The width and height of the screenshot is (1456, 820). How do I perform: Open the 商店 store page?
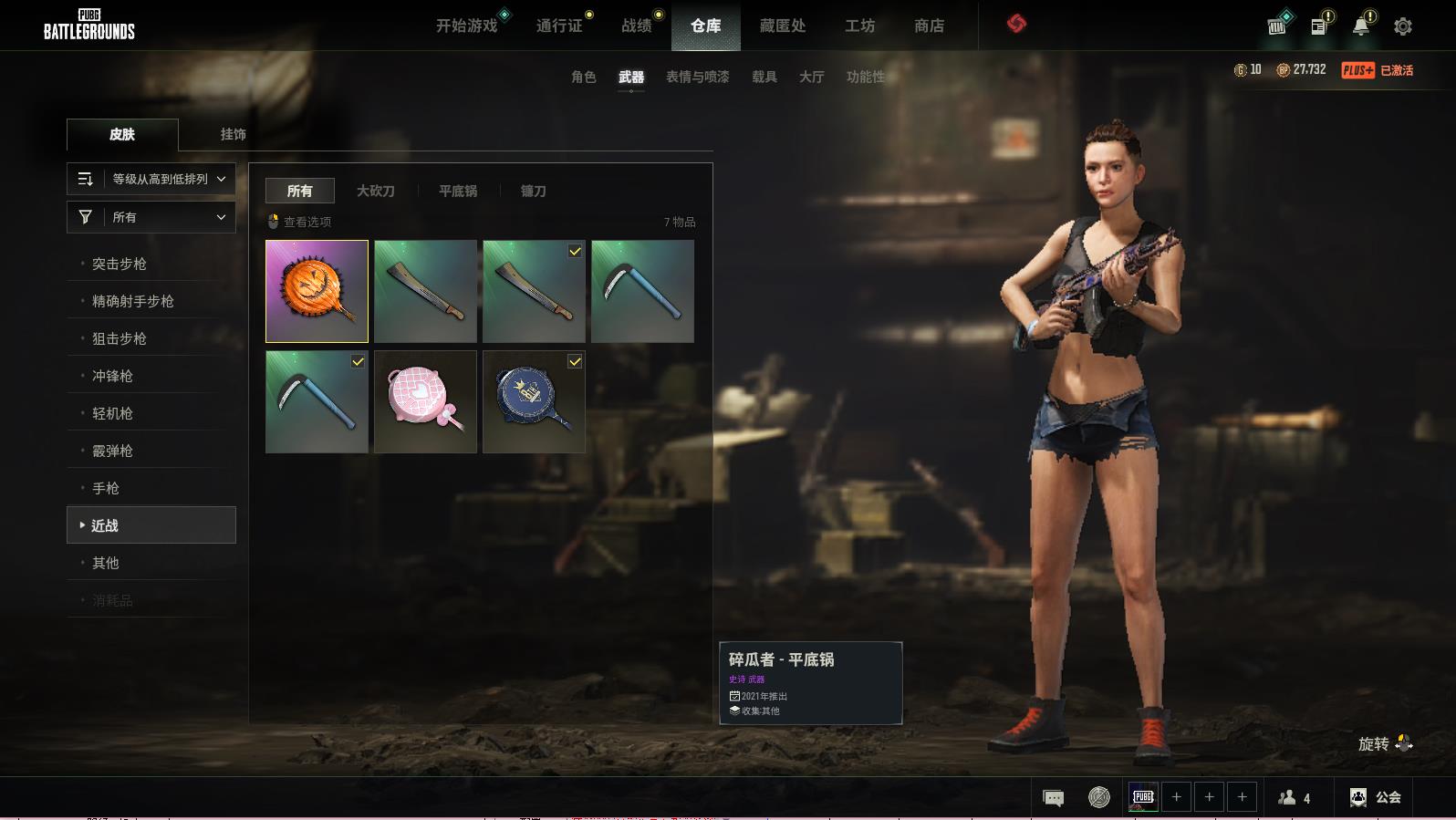929,26
